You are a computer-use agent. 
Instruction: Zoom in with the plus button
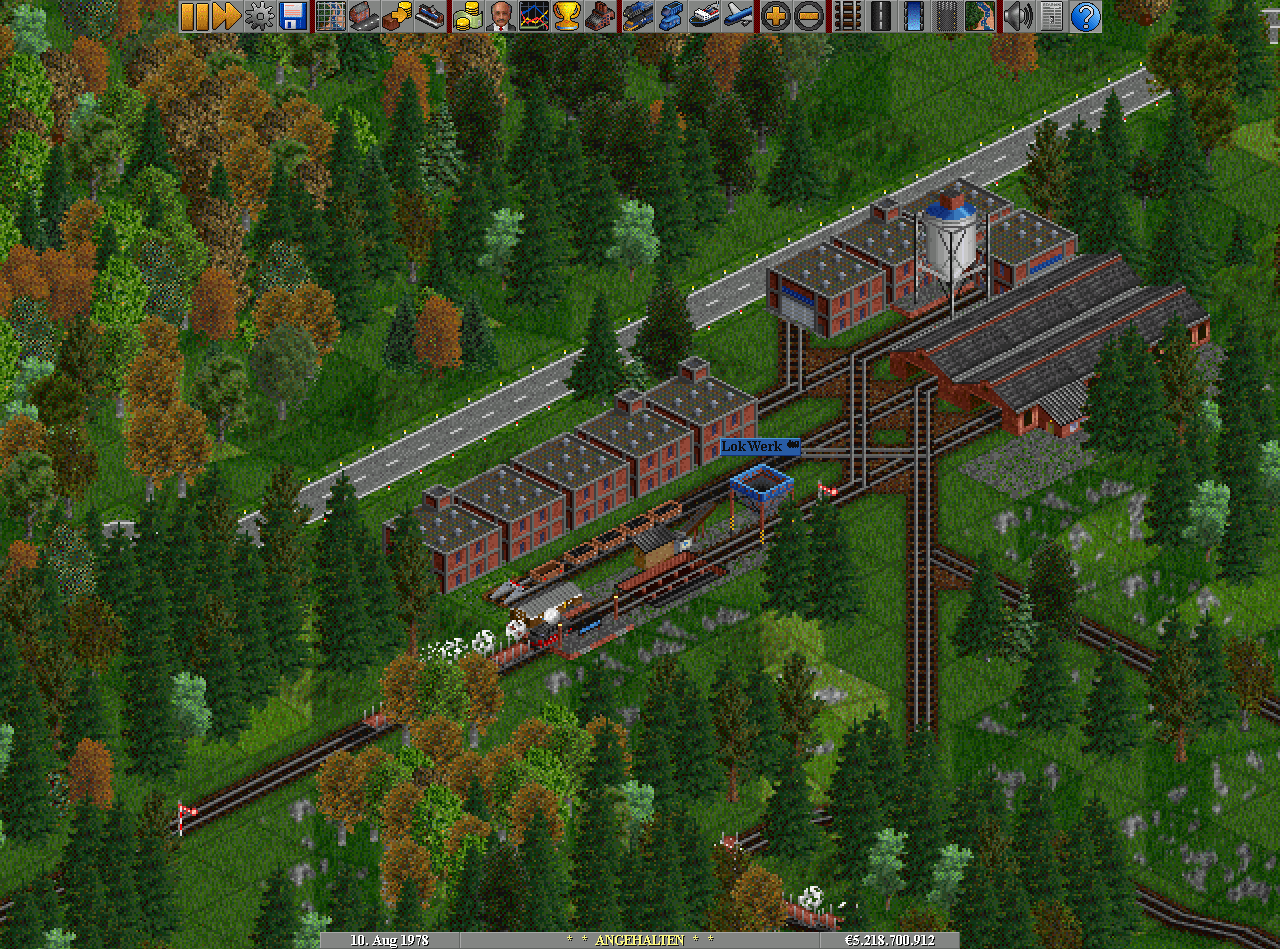(x=776, y=16)
